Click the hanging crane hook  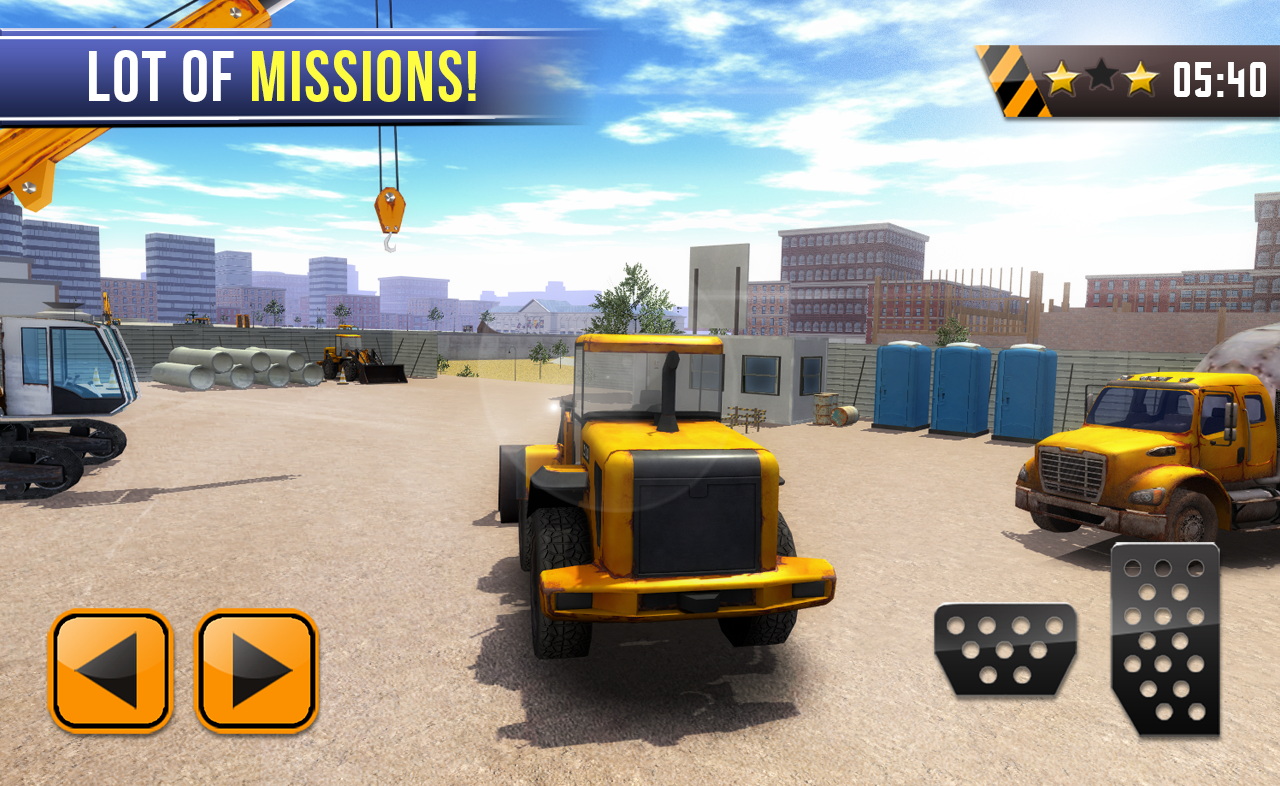point(392,212)
